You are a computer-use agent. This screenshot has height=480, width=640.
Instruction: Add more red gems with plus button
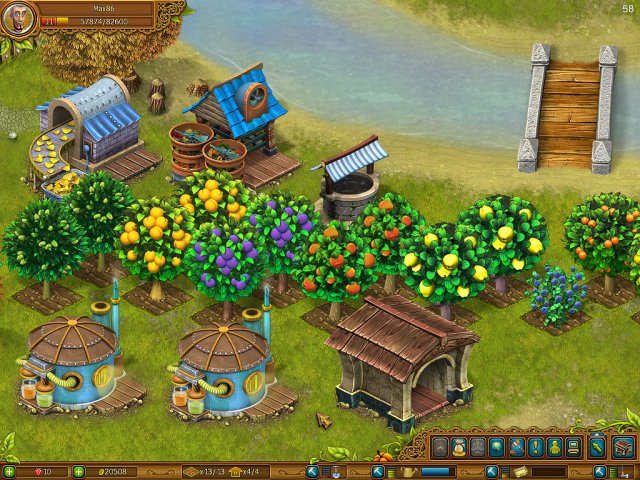9,471
